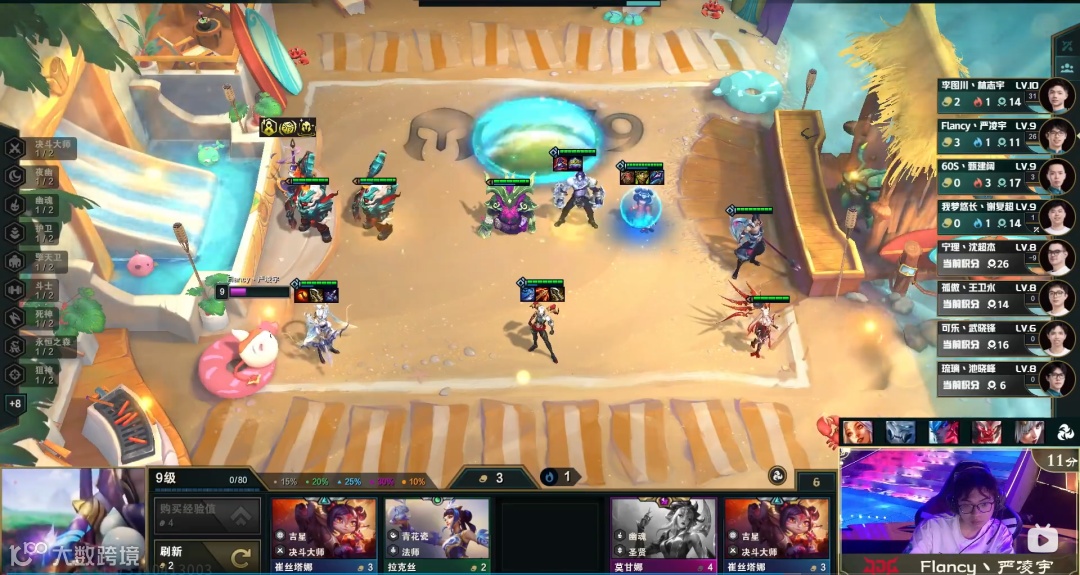This screenshot has height=575, width=1080.
Task: Expand the +8 additional traits button
Action: point(15,404)
